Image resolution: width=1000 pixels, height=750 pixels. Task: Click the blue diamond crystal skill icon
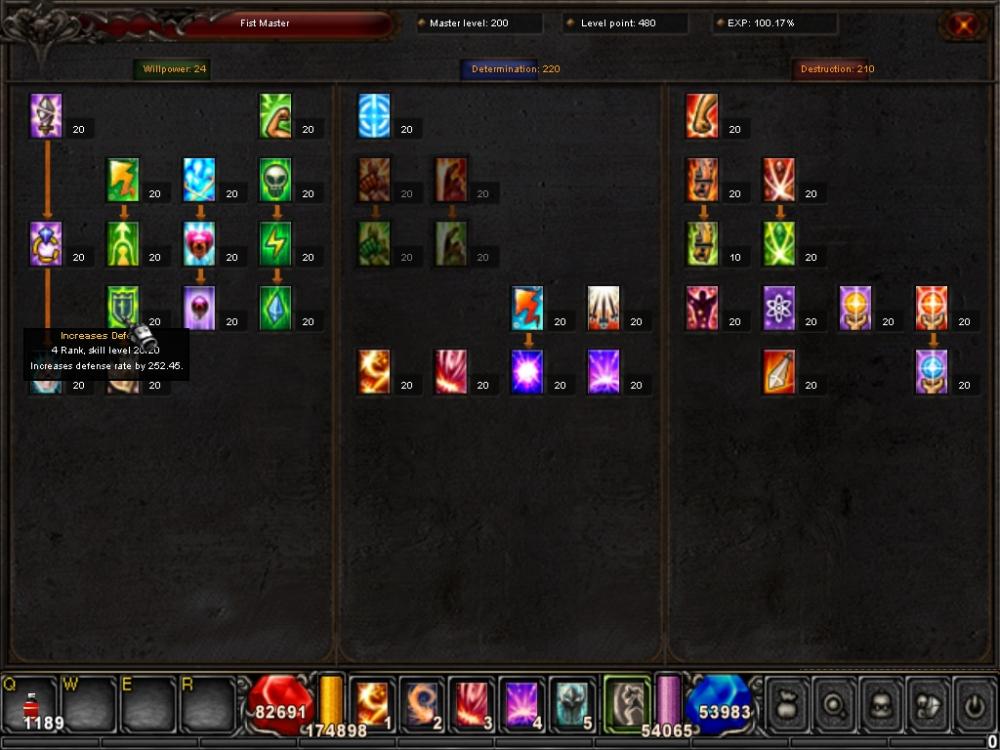(275, 307)
